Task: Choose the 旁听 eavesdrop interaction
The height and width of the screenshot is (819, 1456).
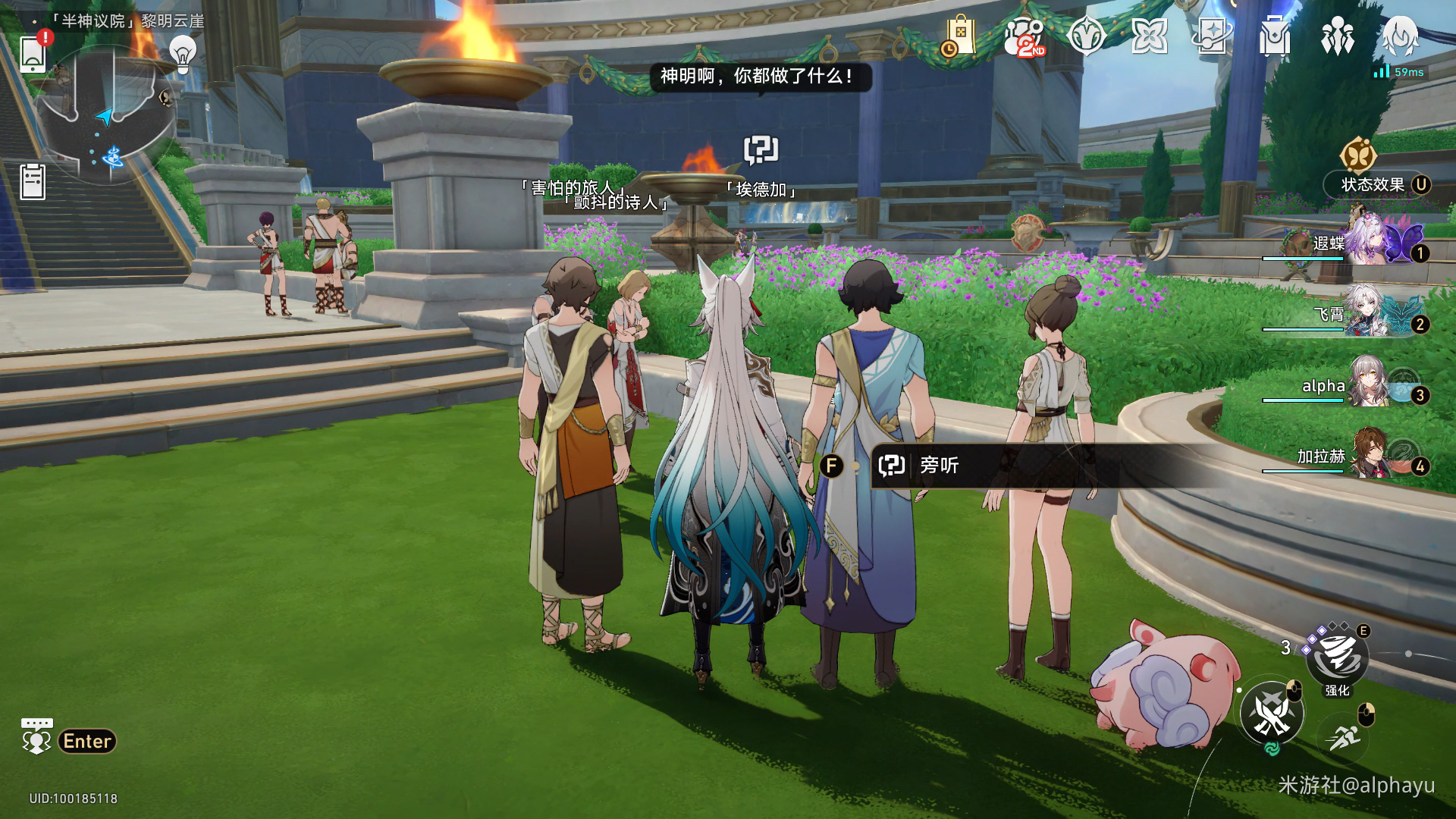Action: point(940,465)
